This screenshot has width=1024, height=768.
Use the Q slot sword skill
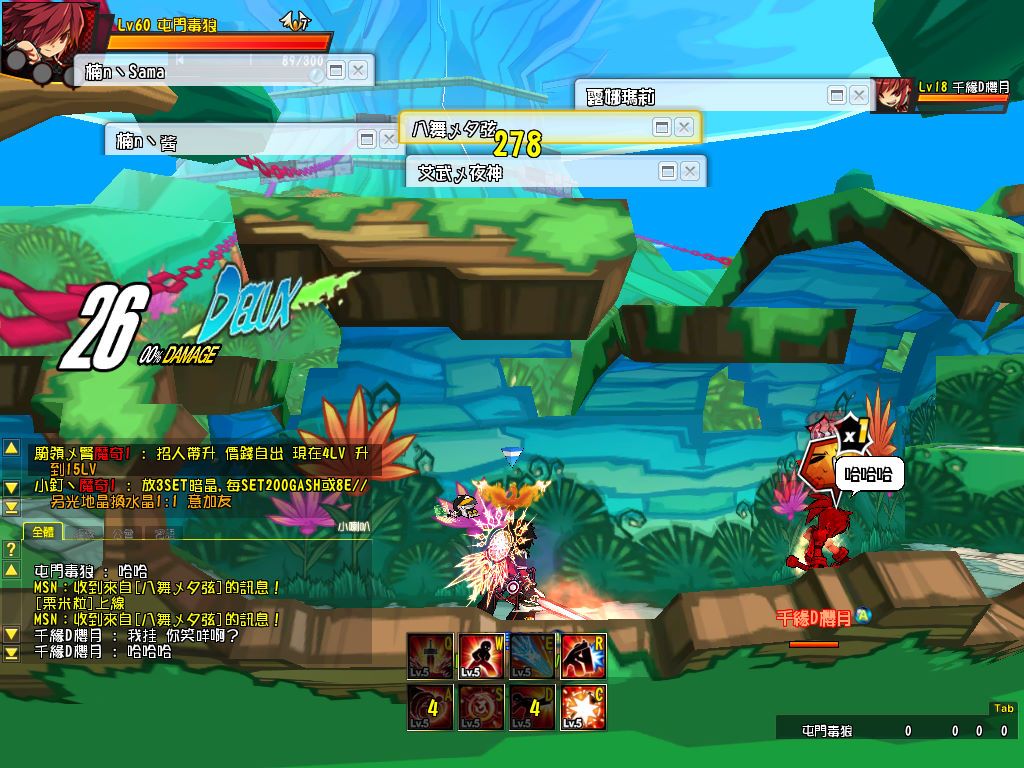tap(430, 657)
